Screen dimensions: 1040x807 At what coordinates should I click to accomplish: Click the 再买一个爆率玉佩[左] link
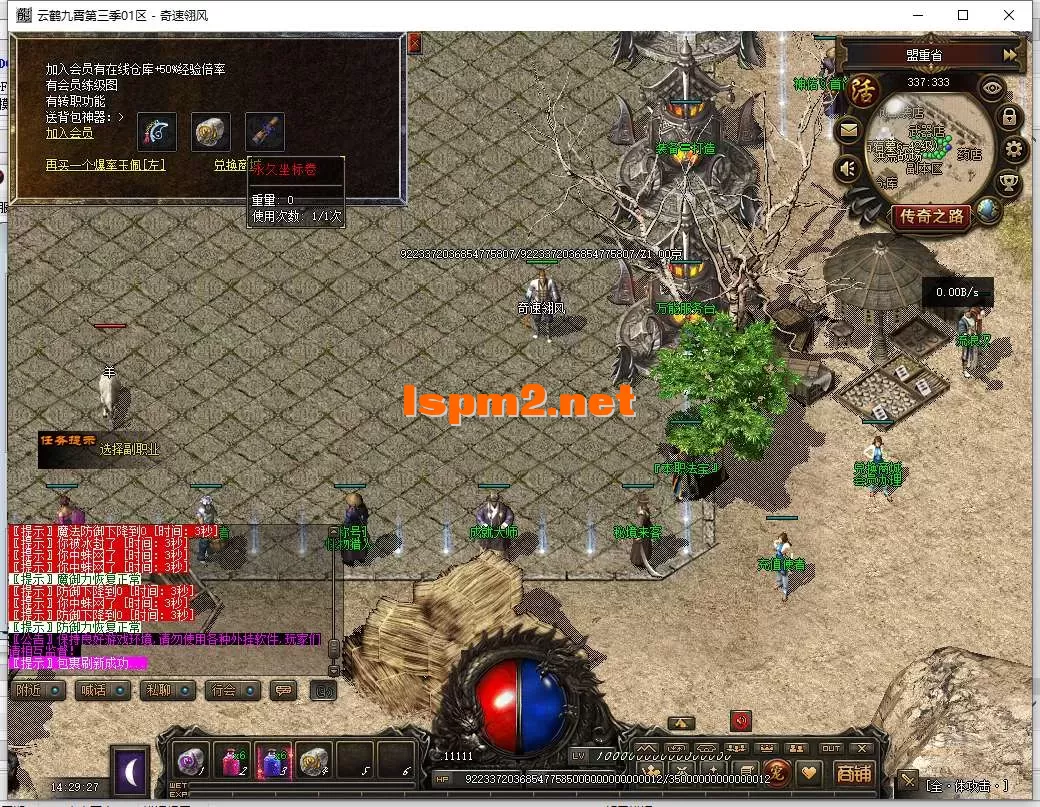pyautogui.click(x=105, y=165)
